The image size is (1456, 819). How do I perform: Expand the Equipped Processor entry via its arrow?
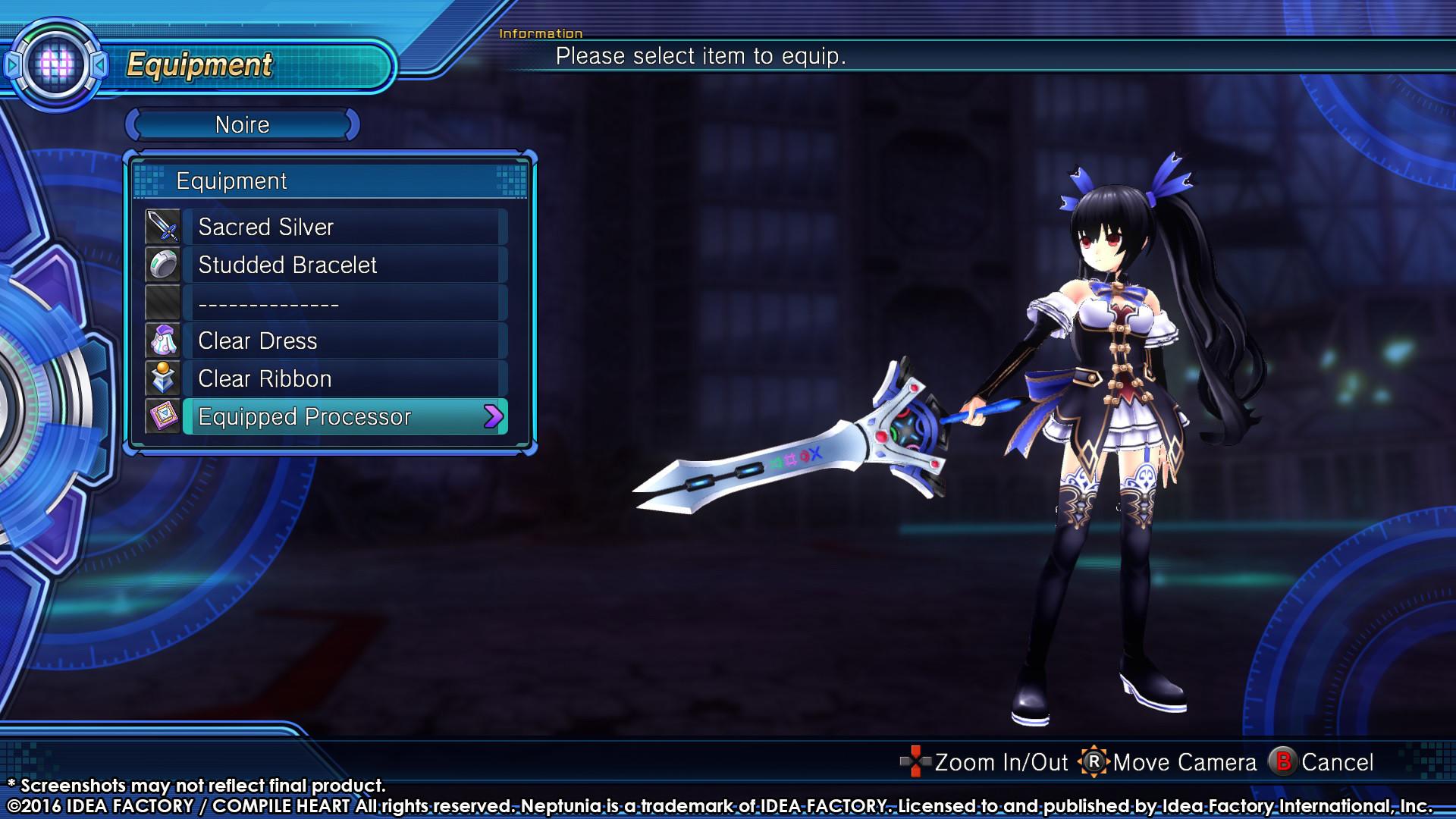pyautogui.click(x=494, y=416)
